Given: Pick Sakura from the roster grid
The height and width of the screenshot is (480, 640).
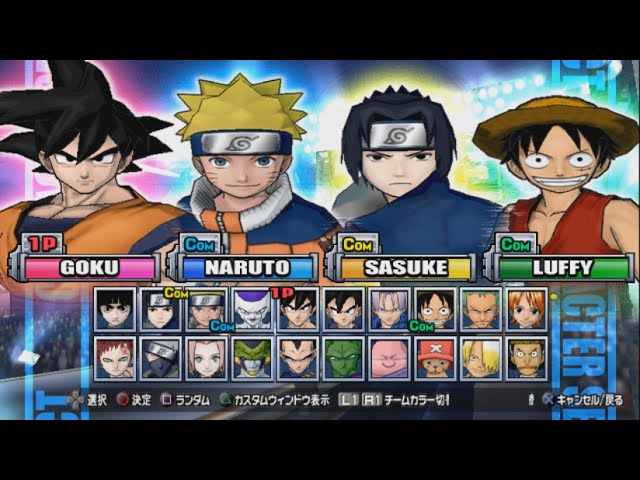Looking at the screenshot, I should click(207, 357).
